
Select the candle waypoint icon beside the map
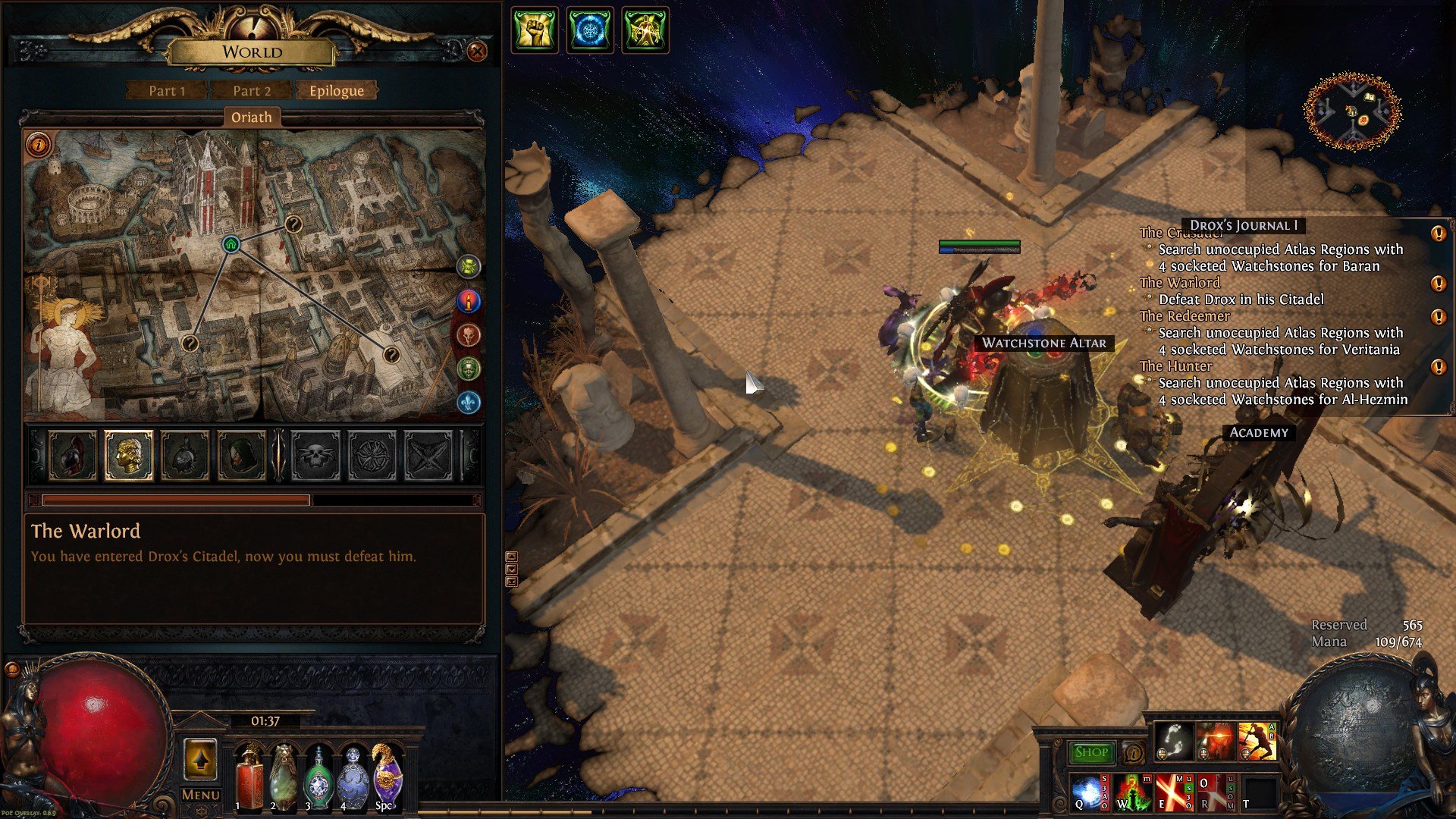pyautogui.click(x=469, y=301)
